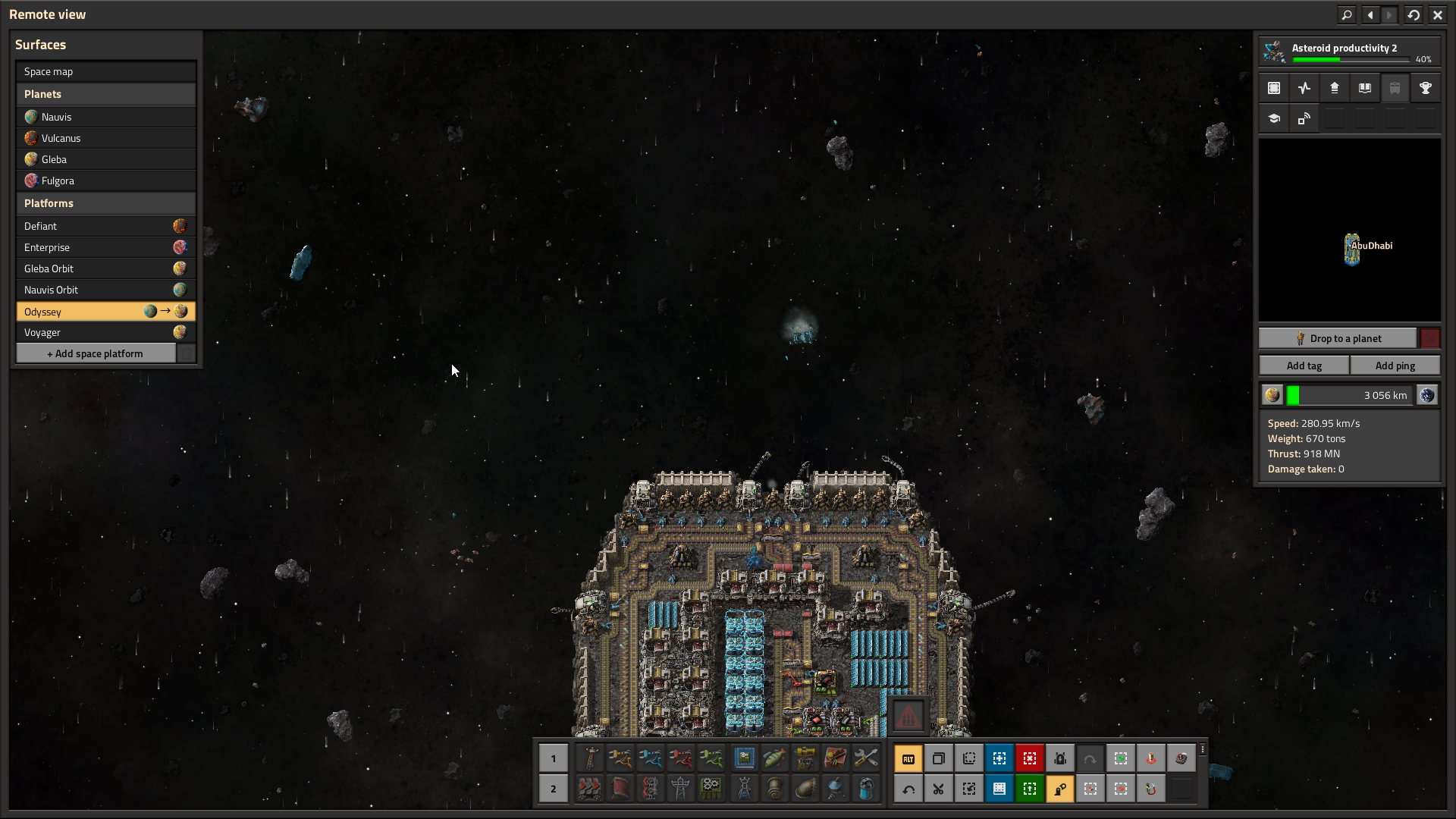The height and width of the screenshot is (819, 1456).
Task: Close the Remote view window
Action: pyautogui.click(x=1437, y=14)
